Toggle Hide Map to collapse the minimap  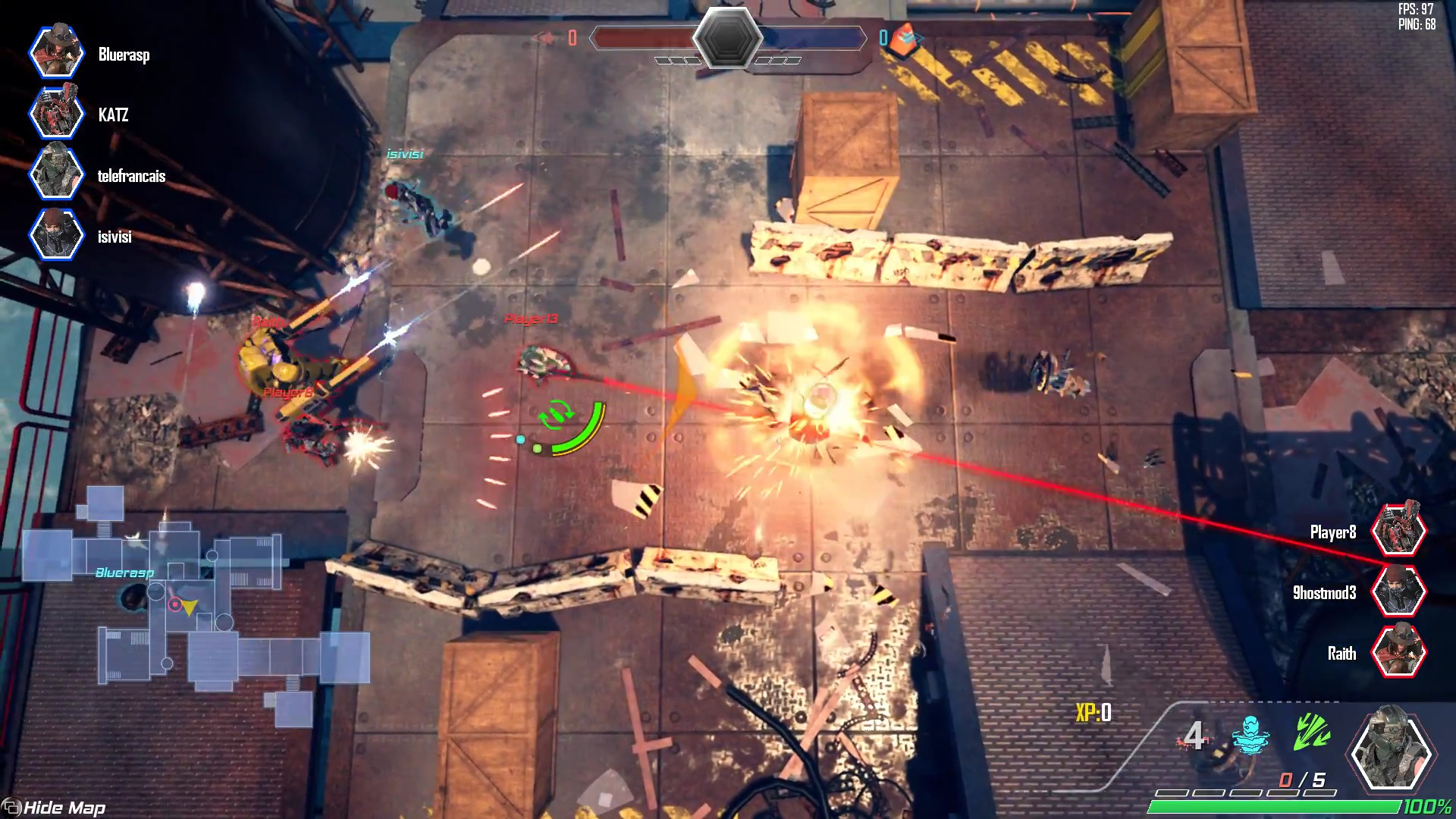point(53,808)
